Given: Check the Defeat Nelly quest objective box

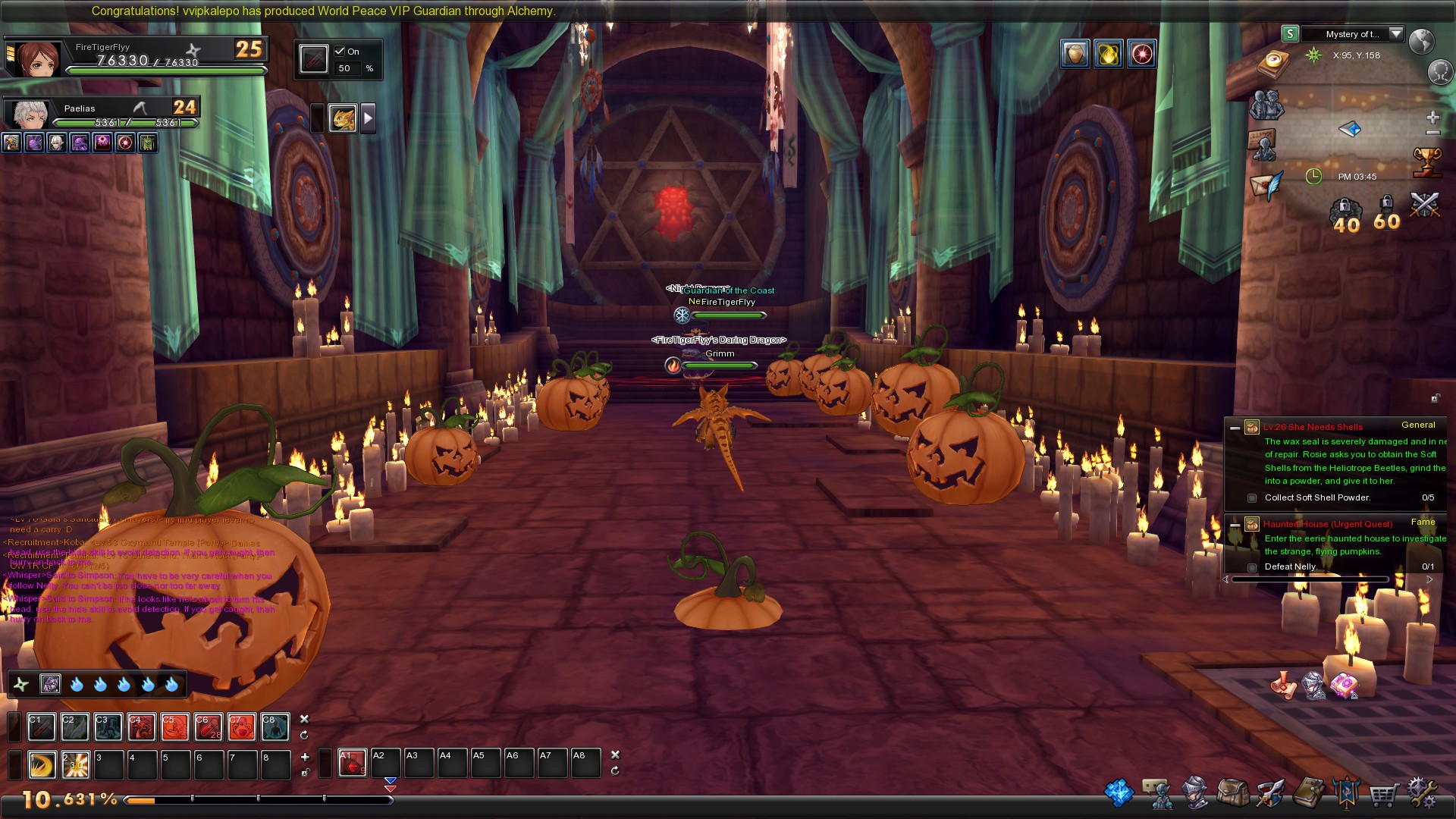Looking at the screenshot, I should 1251,566.
